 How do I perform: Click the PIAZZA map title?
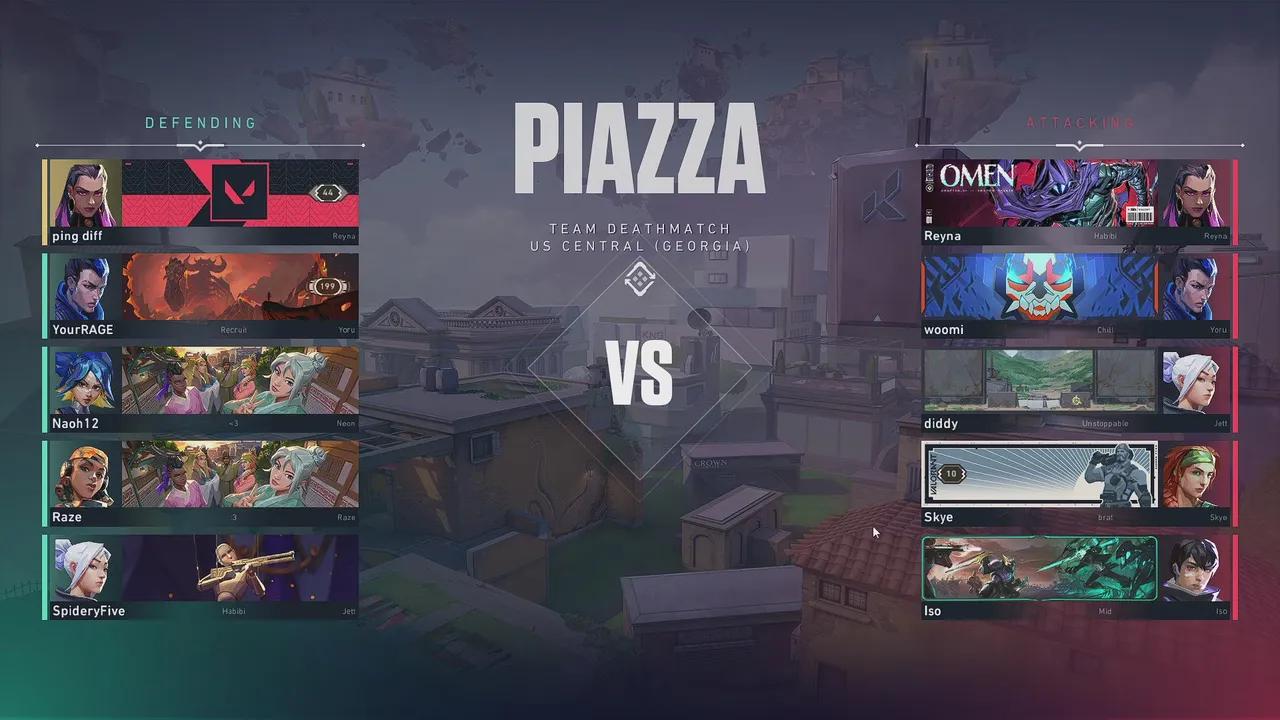tap(639, 146)
